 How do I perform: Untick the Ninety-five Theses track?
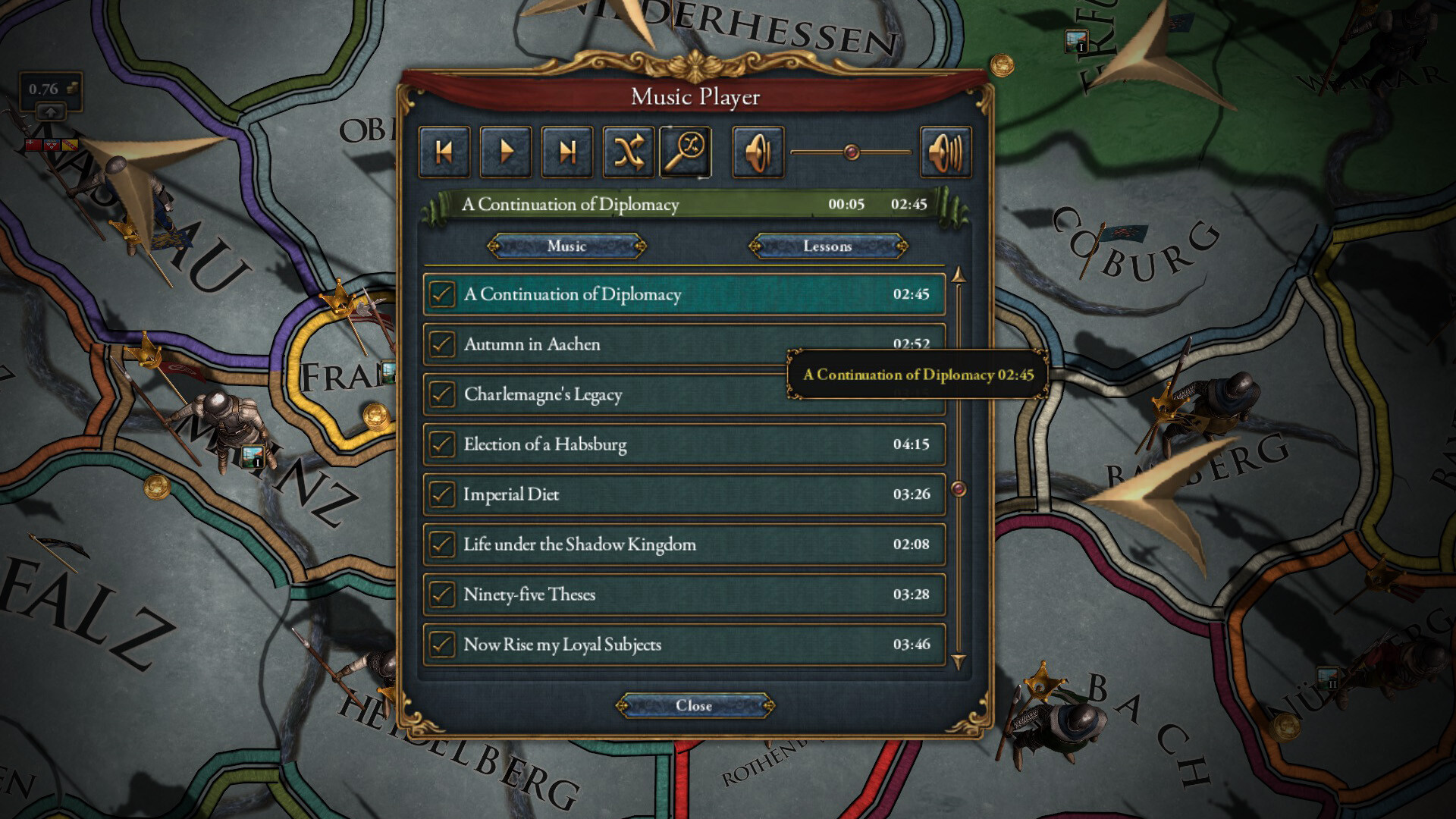[442, 595]
